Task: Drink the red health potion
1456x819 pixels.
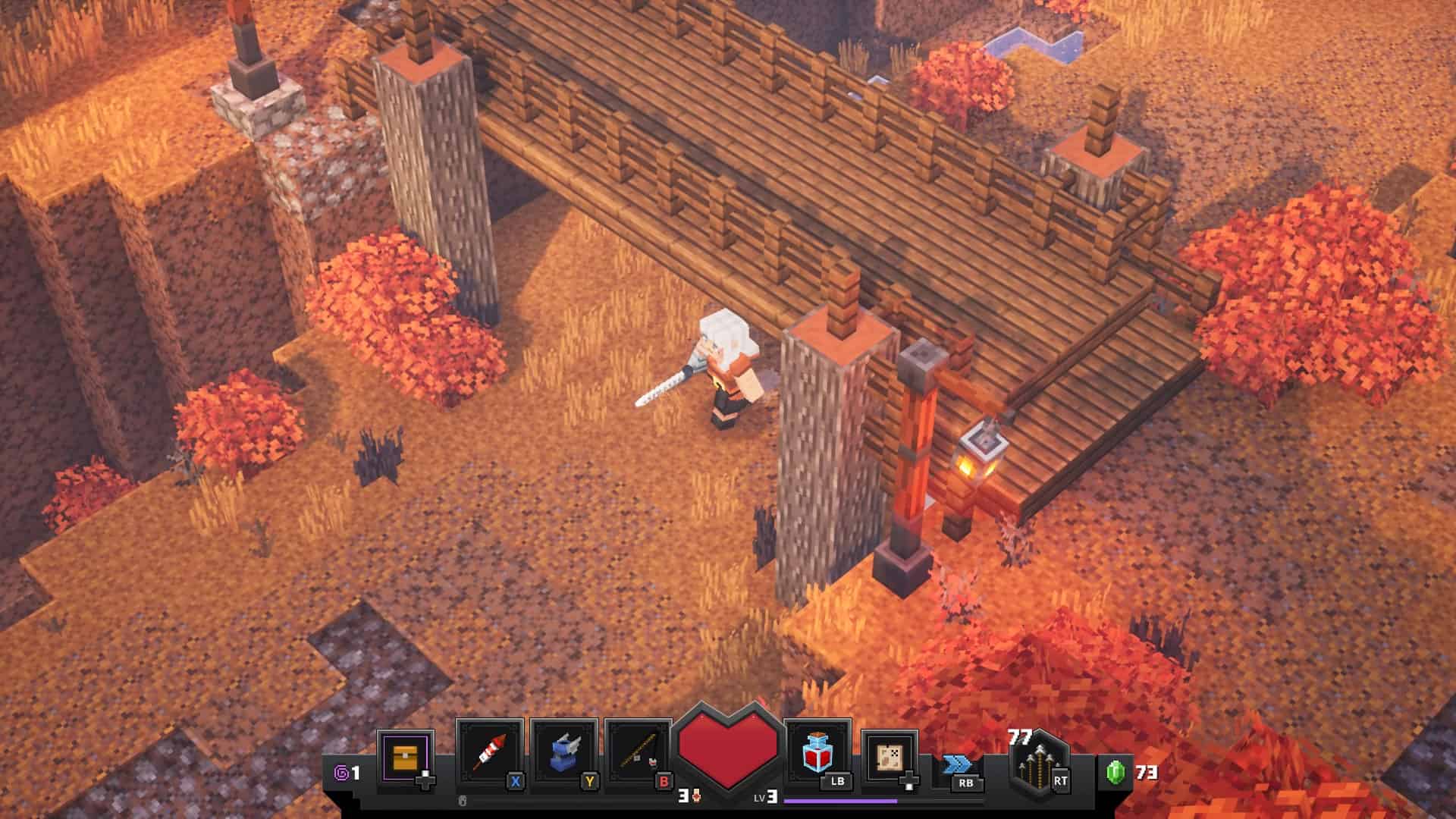Action: pyautogui.click(x=817, y=753)
